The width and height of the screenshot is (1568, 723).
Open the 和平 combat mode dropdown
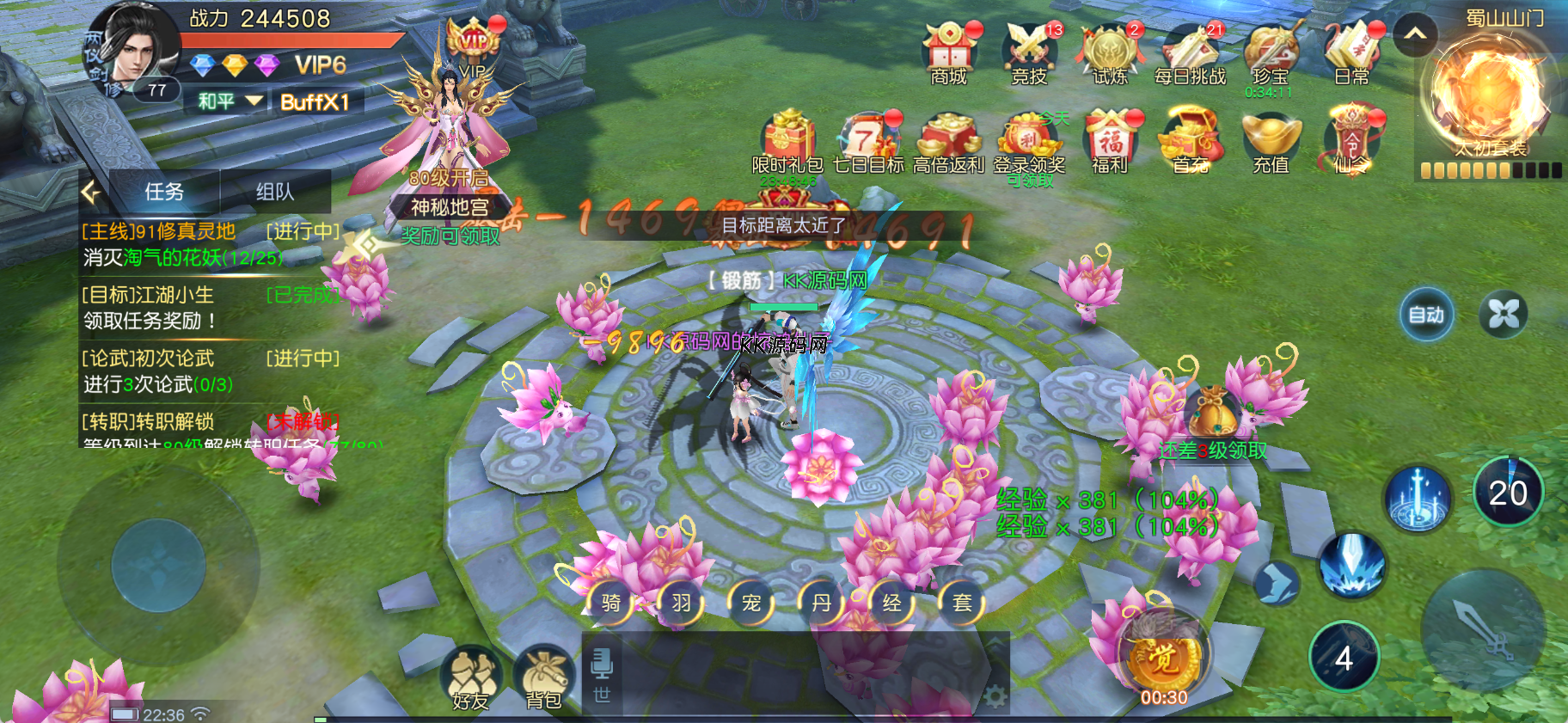[230, 101]
